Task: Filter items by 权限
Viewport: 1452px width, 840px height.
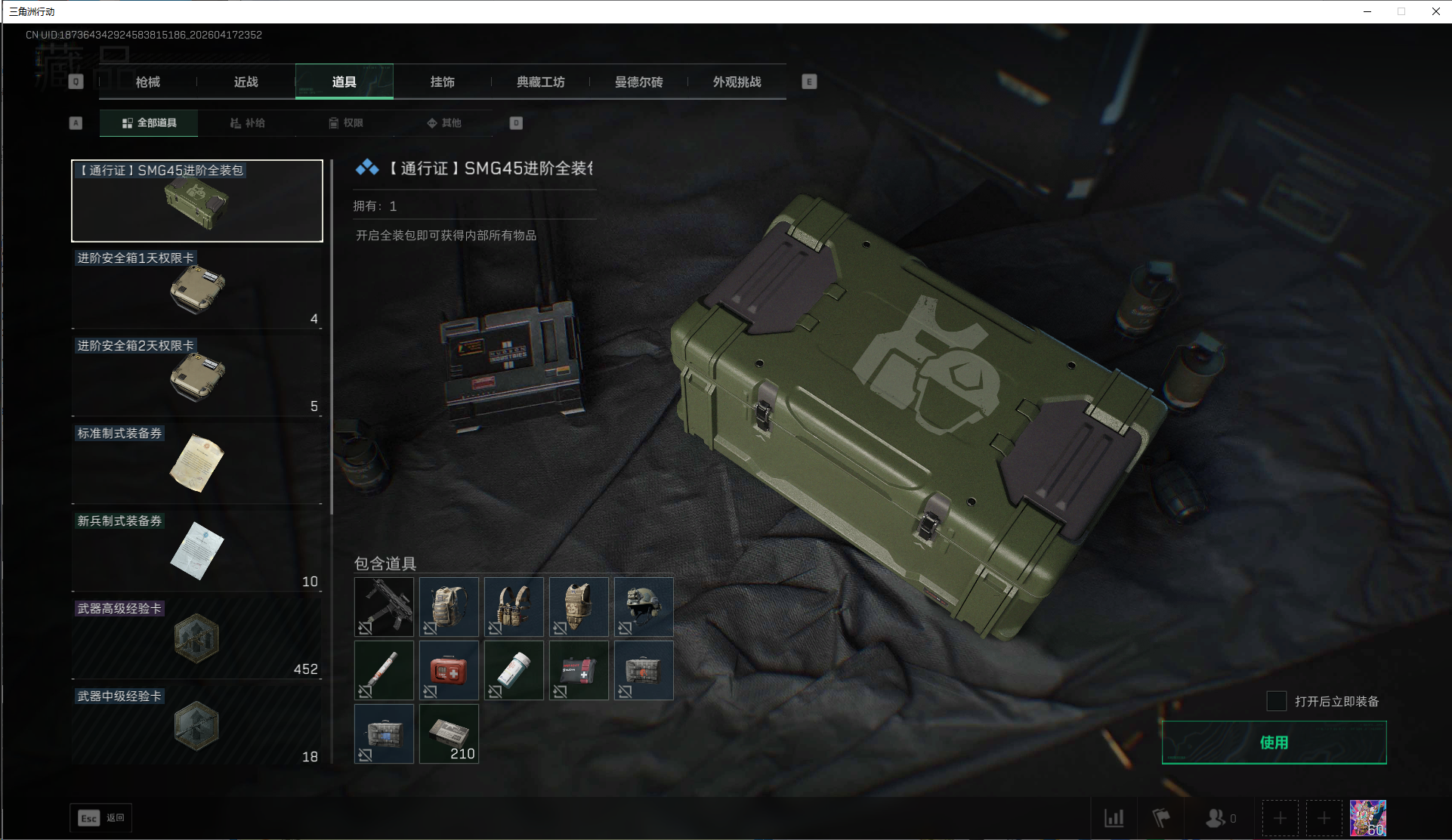Action: coord(346,123)
